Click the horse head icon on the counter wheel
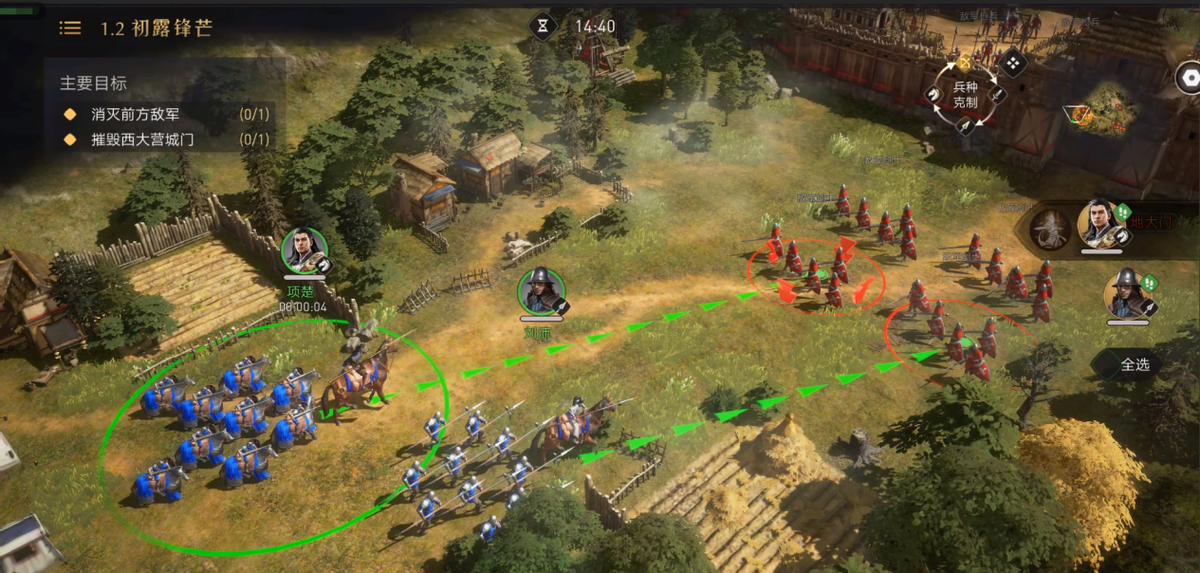This screenshot has height=573, width=1200. [x=933, y=95]
